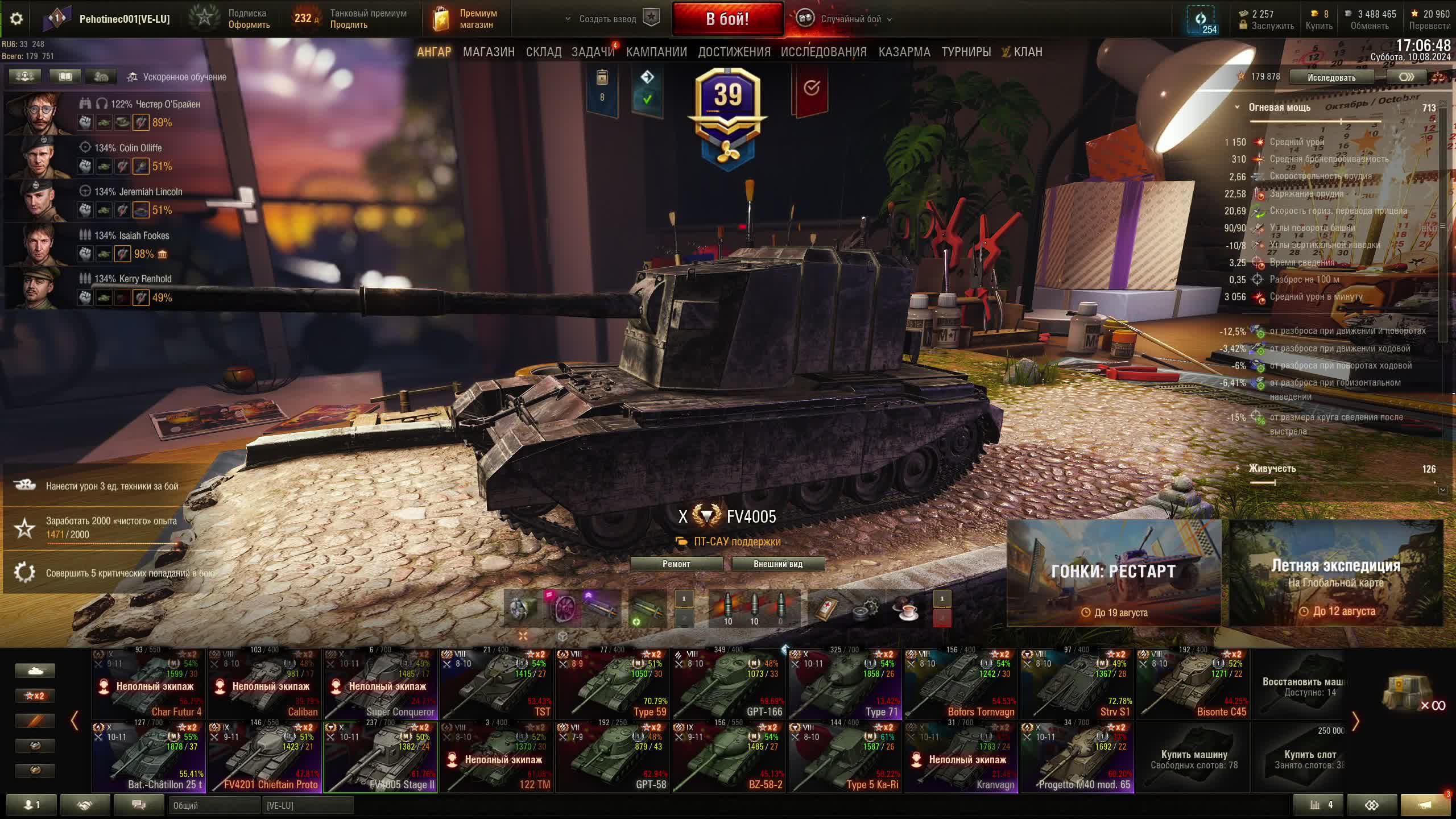Click the «Ремонт» button
Screen dimensions: 1456x819
(x=676, y=564)
